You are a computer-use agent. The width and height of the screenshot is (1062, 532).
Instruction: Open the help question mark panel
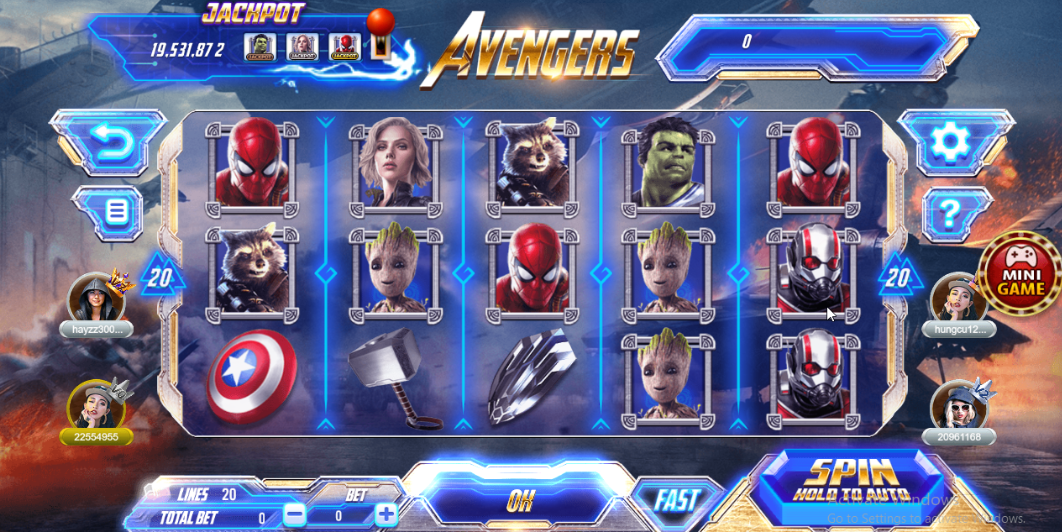point(947,212)
